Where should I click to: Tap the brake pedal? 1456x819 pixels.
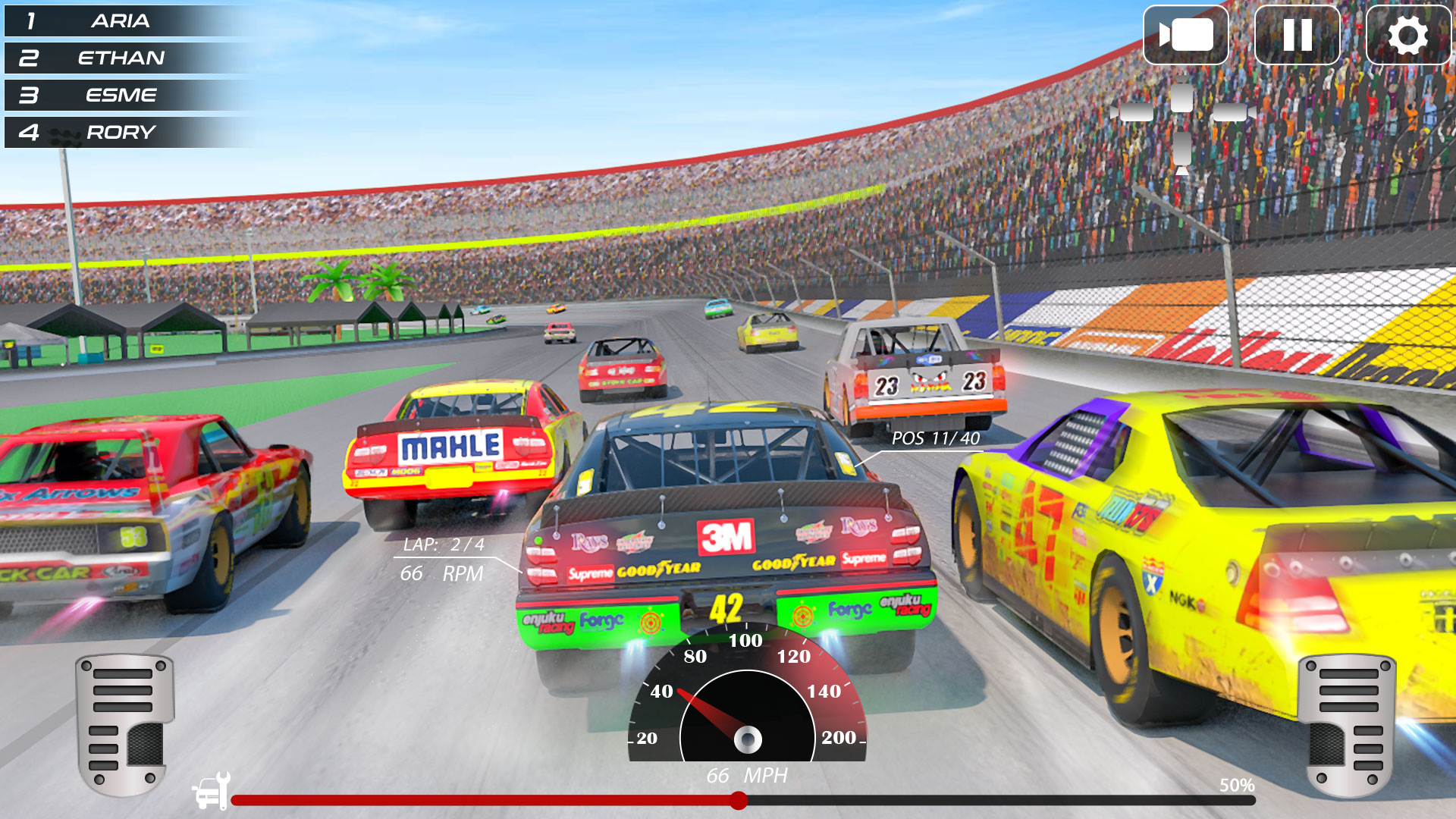point(125,724)
